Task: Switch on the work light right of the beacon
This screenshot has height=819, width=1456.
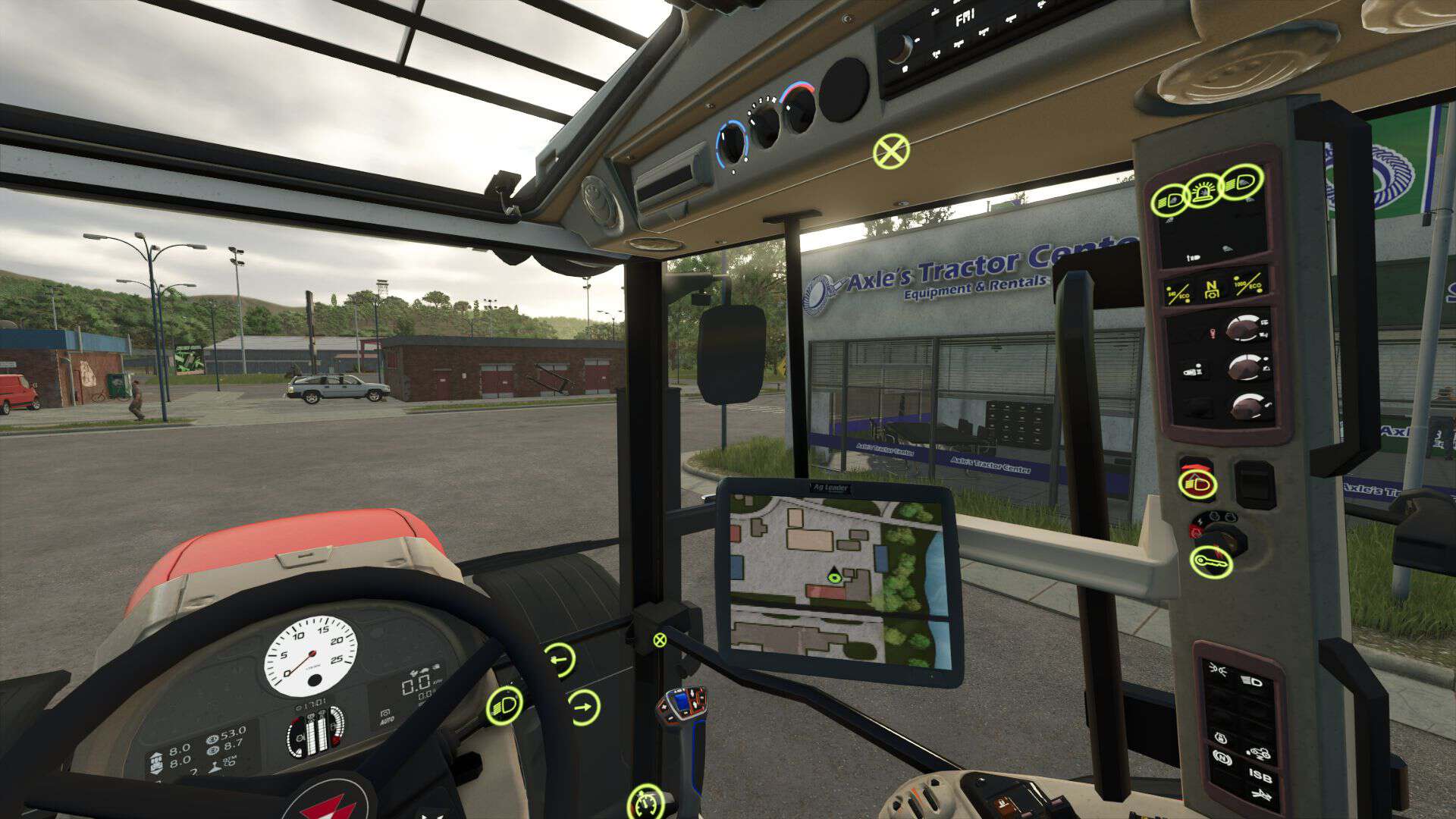Action: coord(1243,182)
